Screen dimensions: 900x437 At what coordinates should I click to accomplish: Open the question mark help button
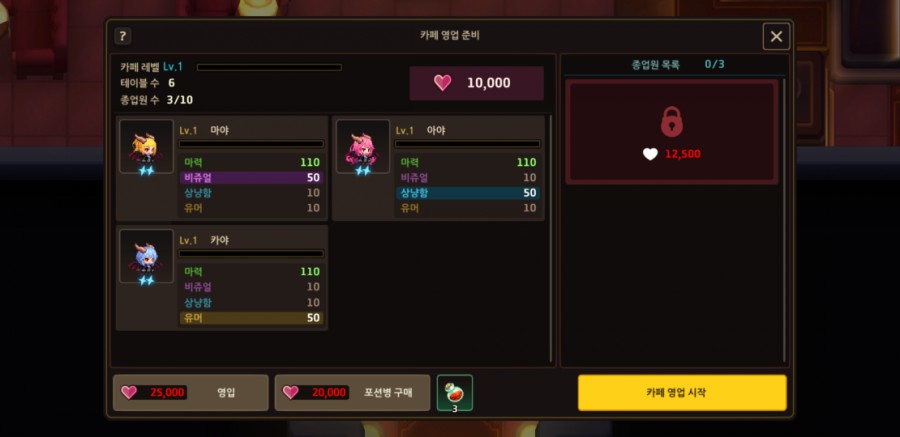pyautogui.click(x=123, y=36)
